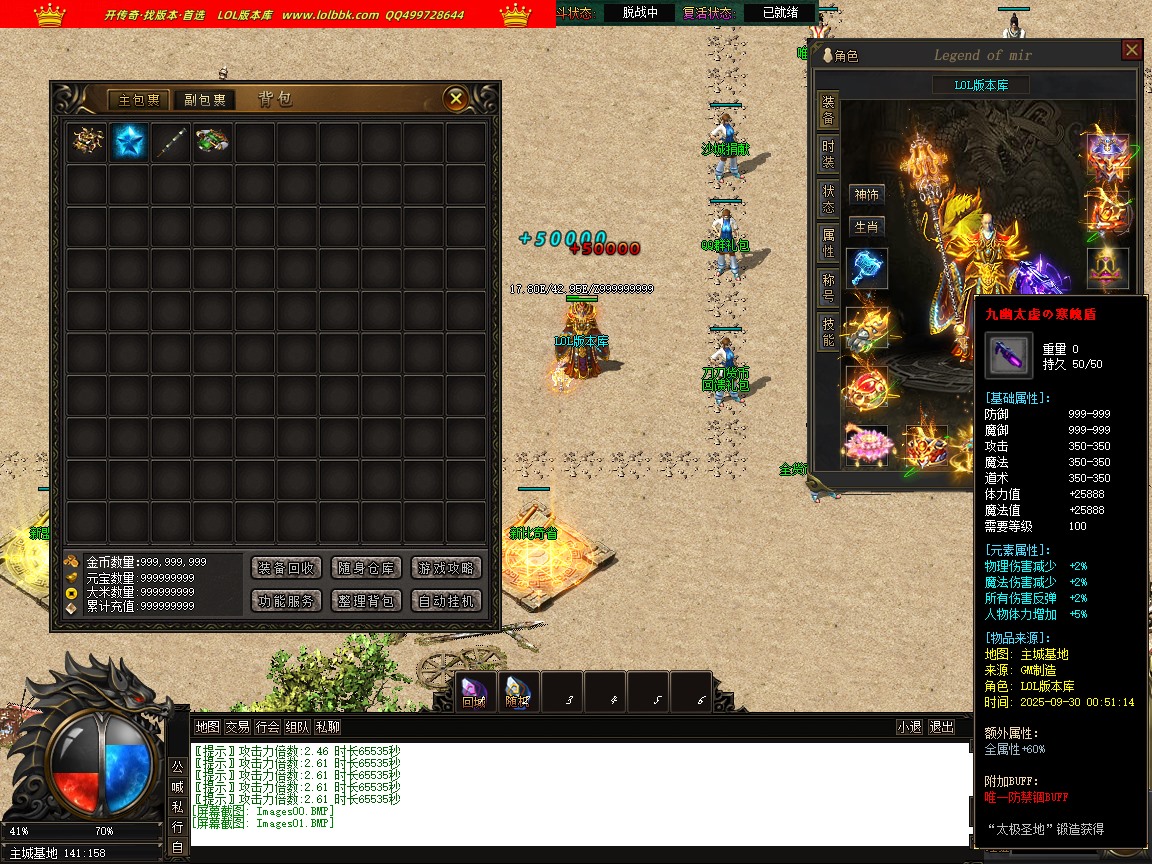This screenshot has width=1152, height=864.
Task: Click the 装备回收 button
Action: click(x=286, y=568)
